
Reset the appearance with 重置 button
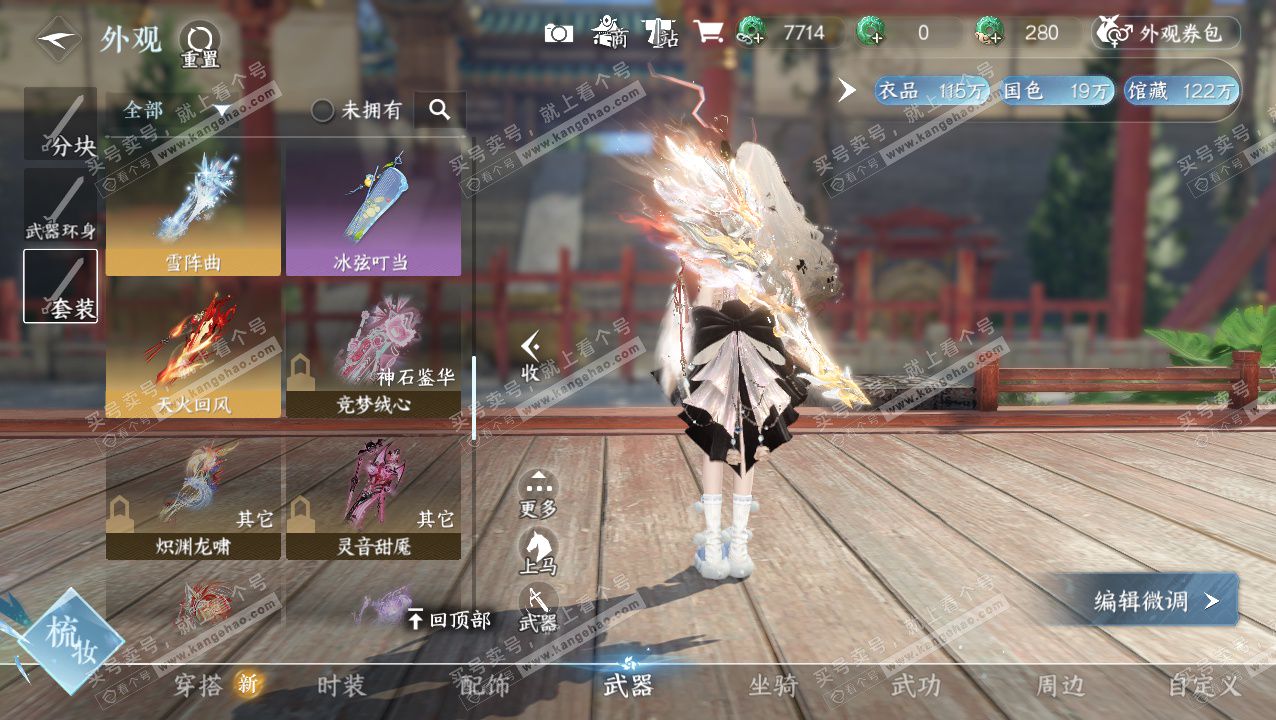199,44
